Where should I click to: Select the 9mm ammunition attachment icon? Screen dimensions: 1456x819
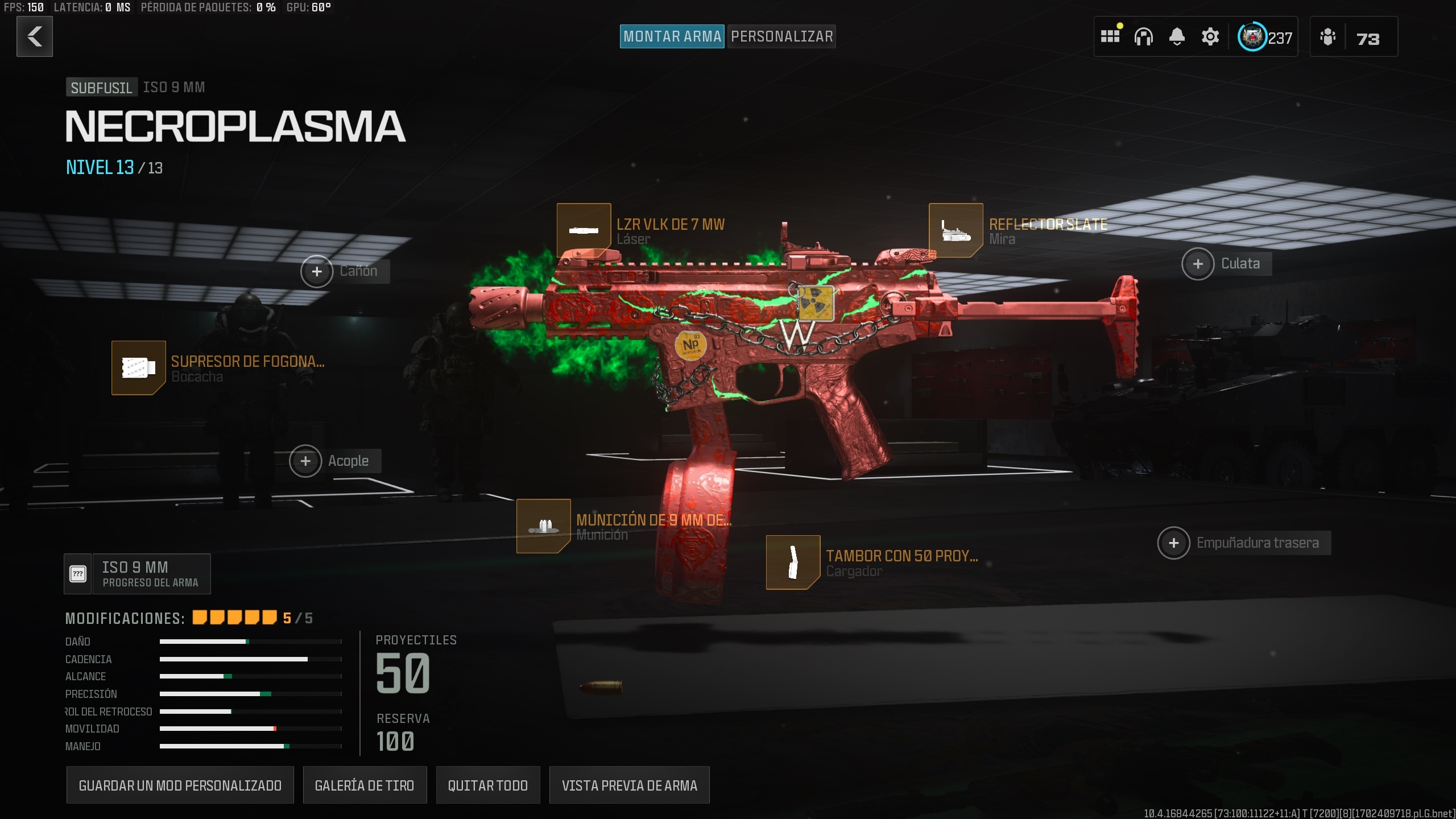pyautogui.click(x=544, y=526)
